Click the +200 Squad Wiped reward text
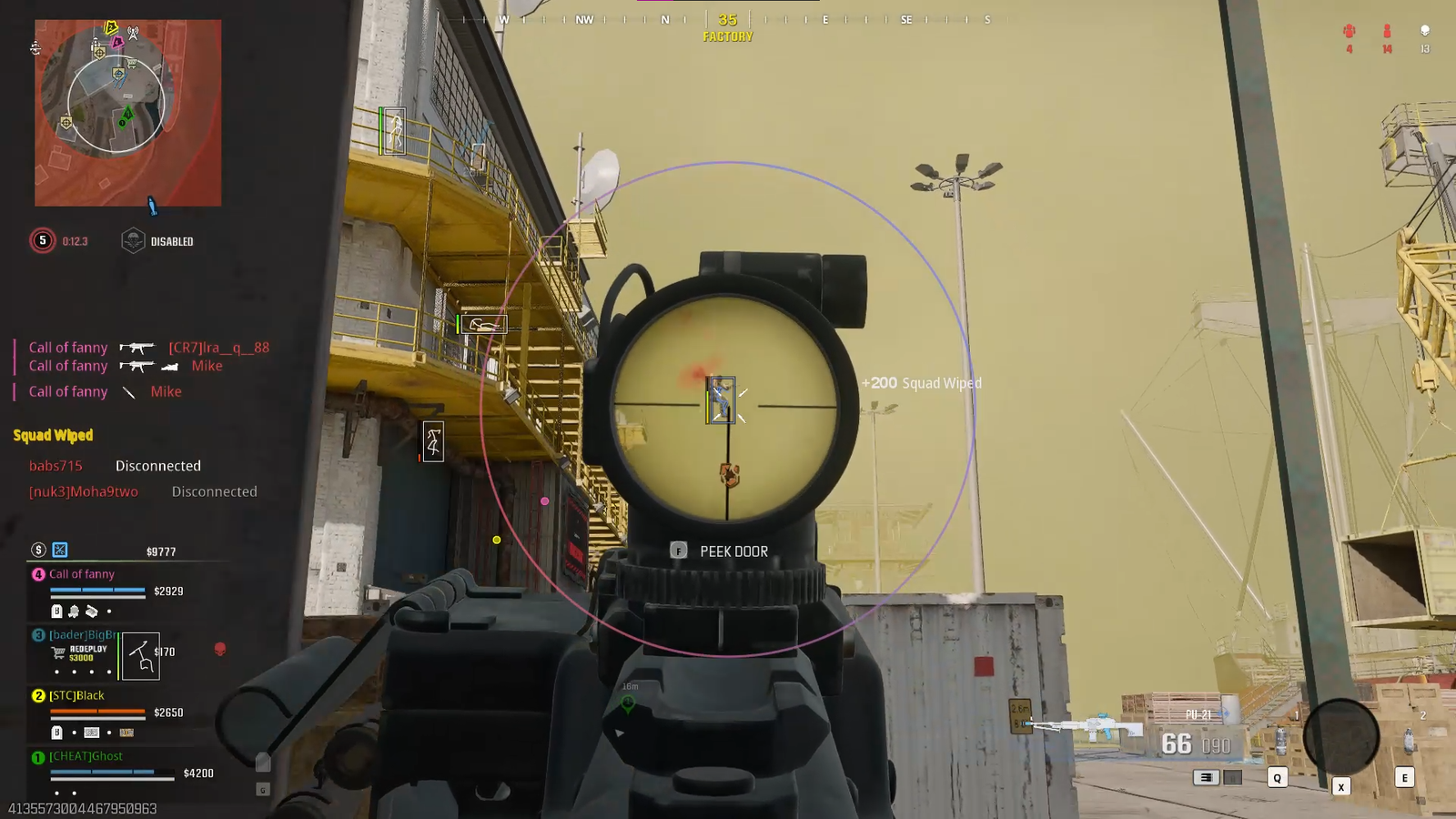1456x819 pixels. [x=923, y=383]
